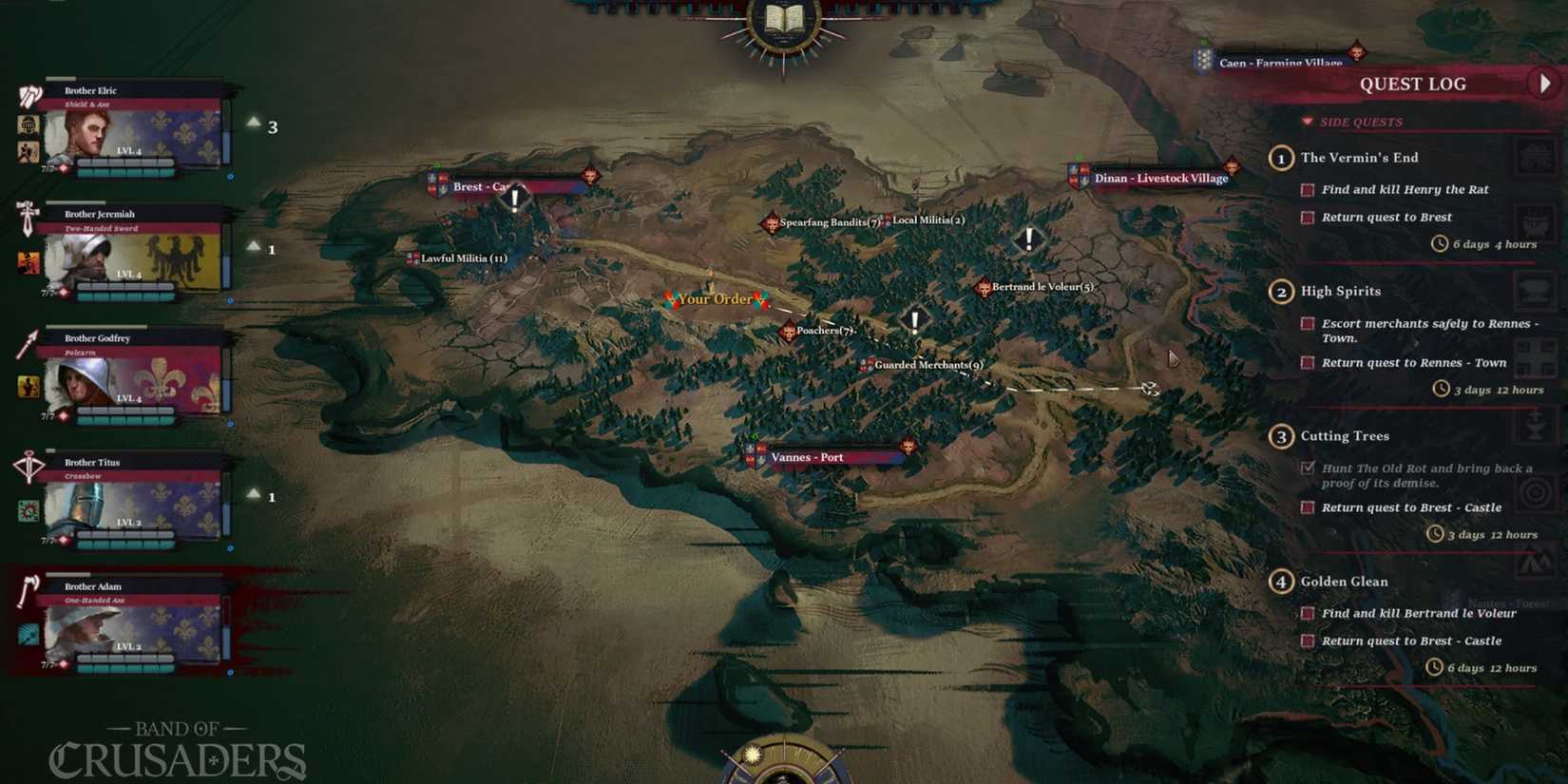Click the clock icon under The Vermin's End
This screenshot has width=1568, height=784.
pos(1438,244)
